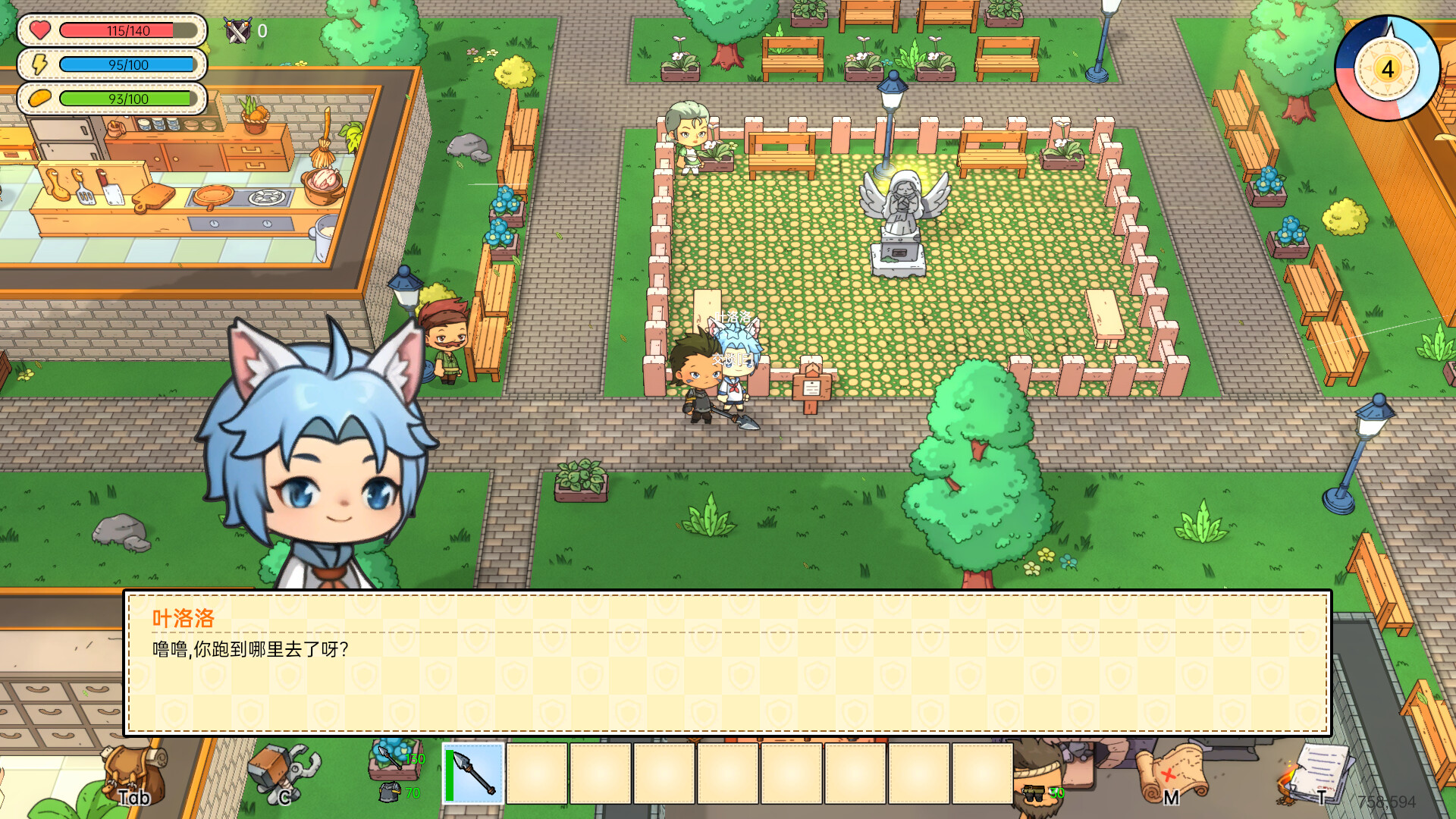Click the armor chestplate icon showing 70
Viewport: 1456px width, 819px height.
point(390,792)
